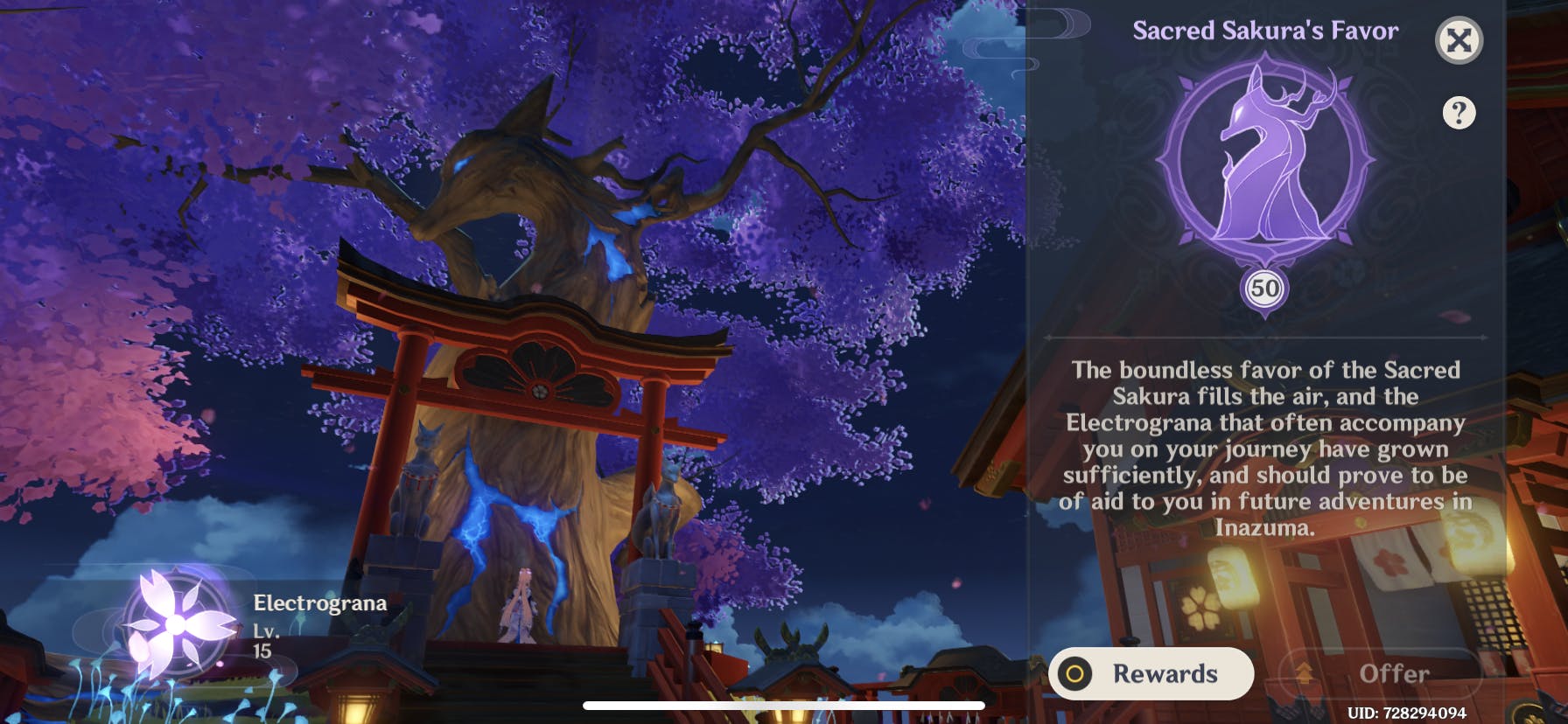
Task: Open the question mark help info
Action: click(1459, 113)
